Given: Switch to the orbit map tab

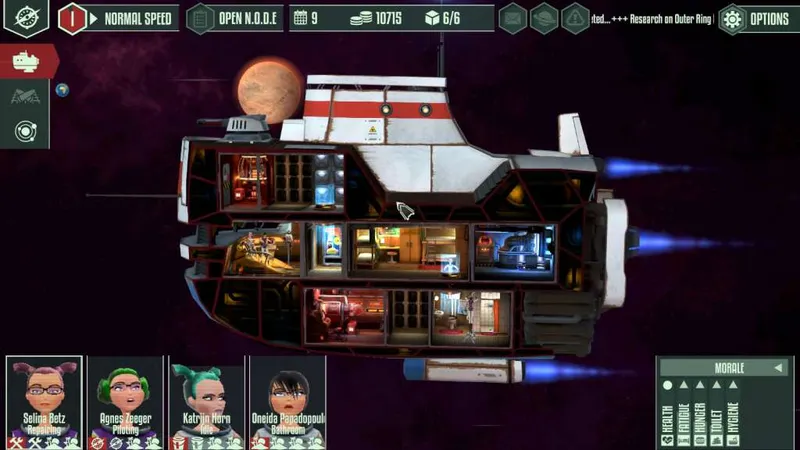Looking at the screenshot, I should (x=26, y=130).
